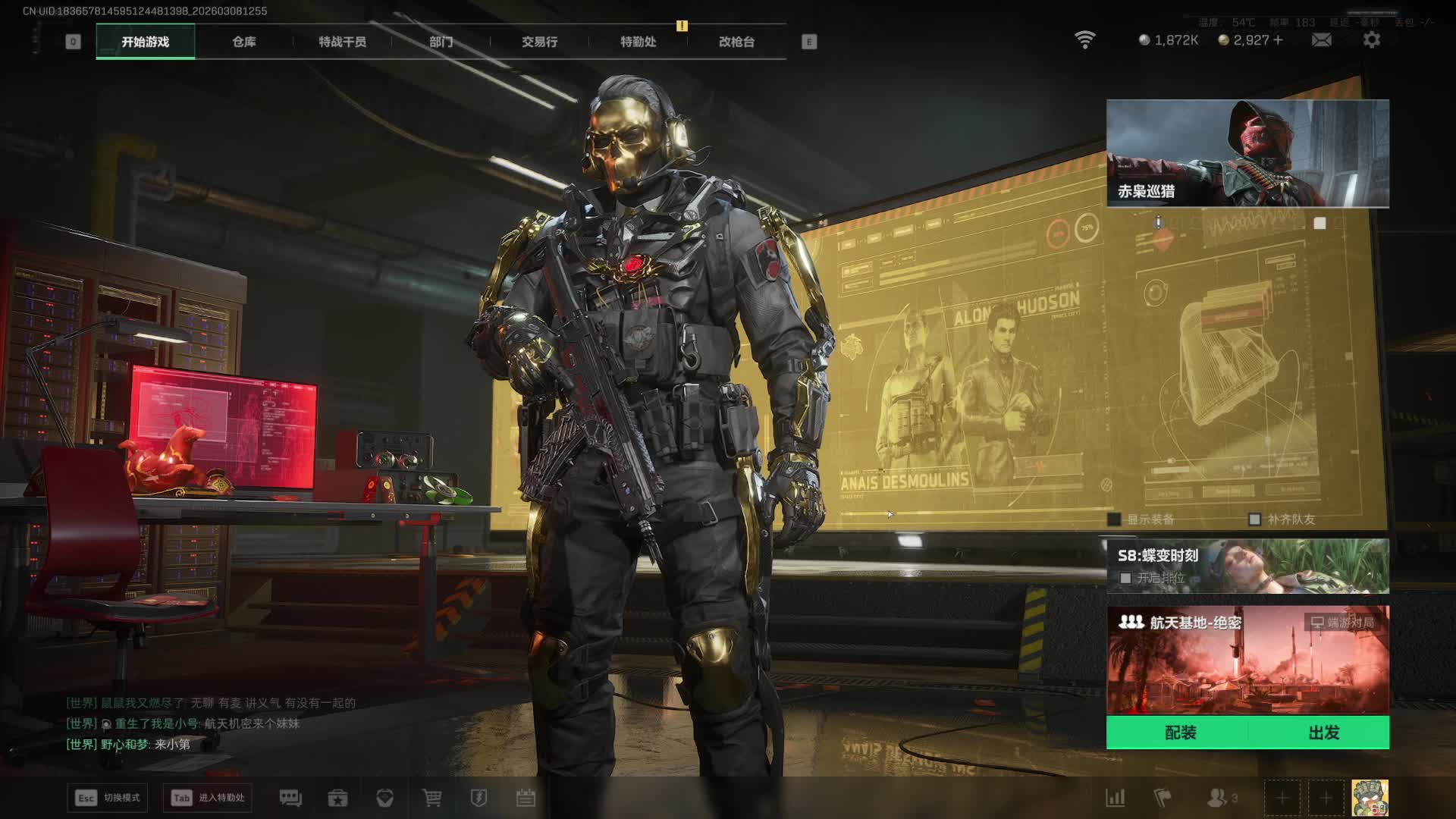Open the shopping cart store icon
The width and height of the screenshot is (1456, 819).
pos(431,798)
